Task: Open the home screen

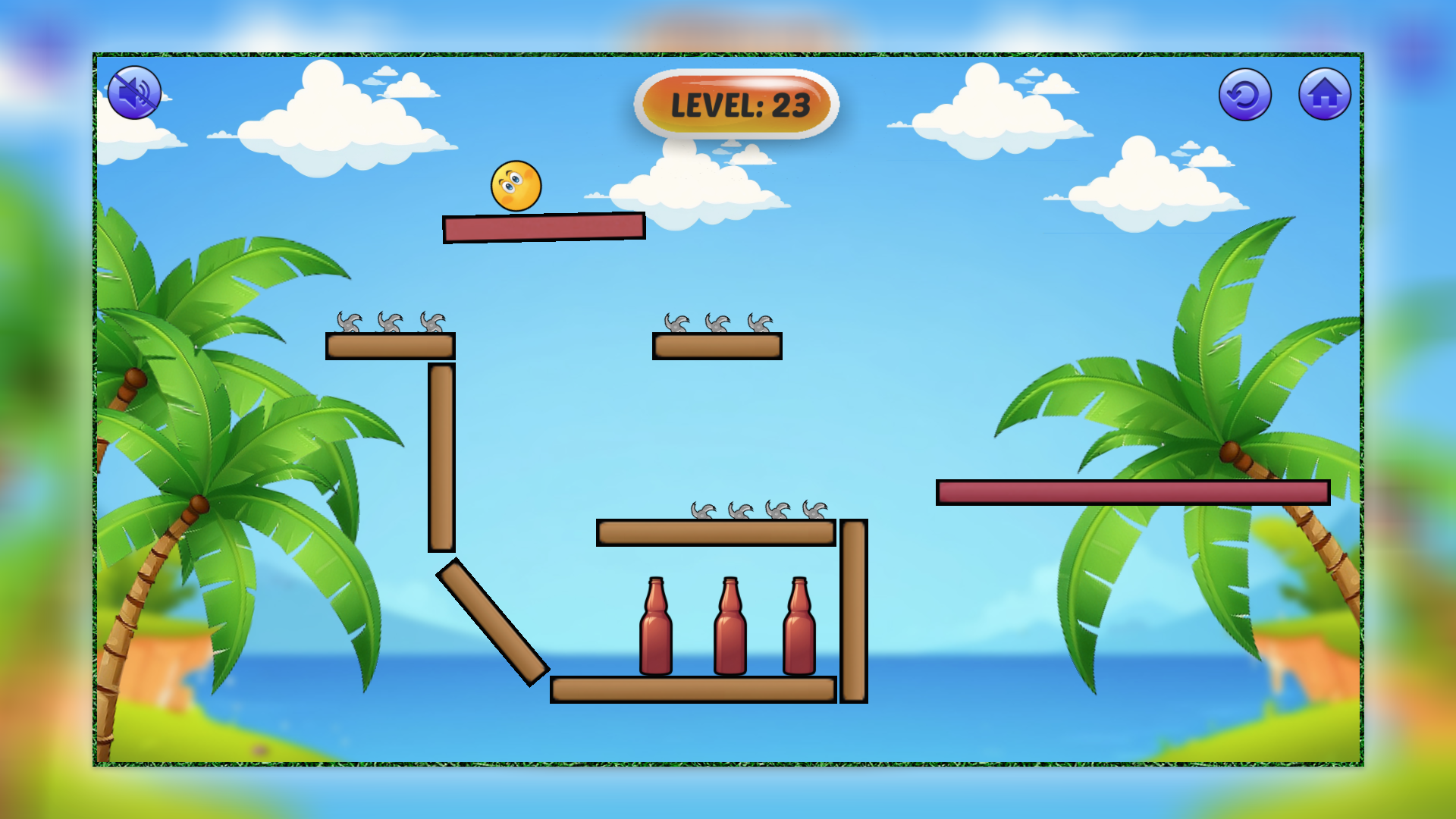Action: pos(1325,93)
